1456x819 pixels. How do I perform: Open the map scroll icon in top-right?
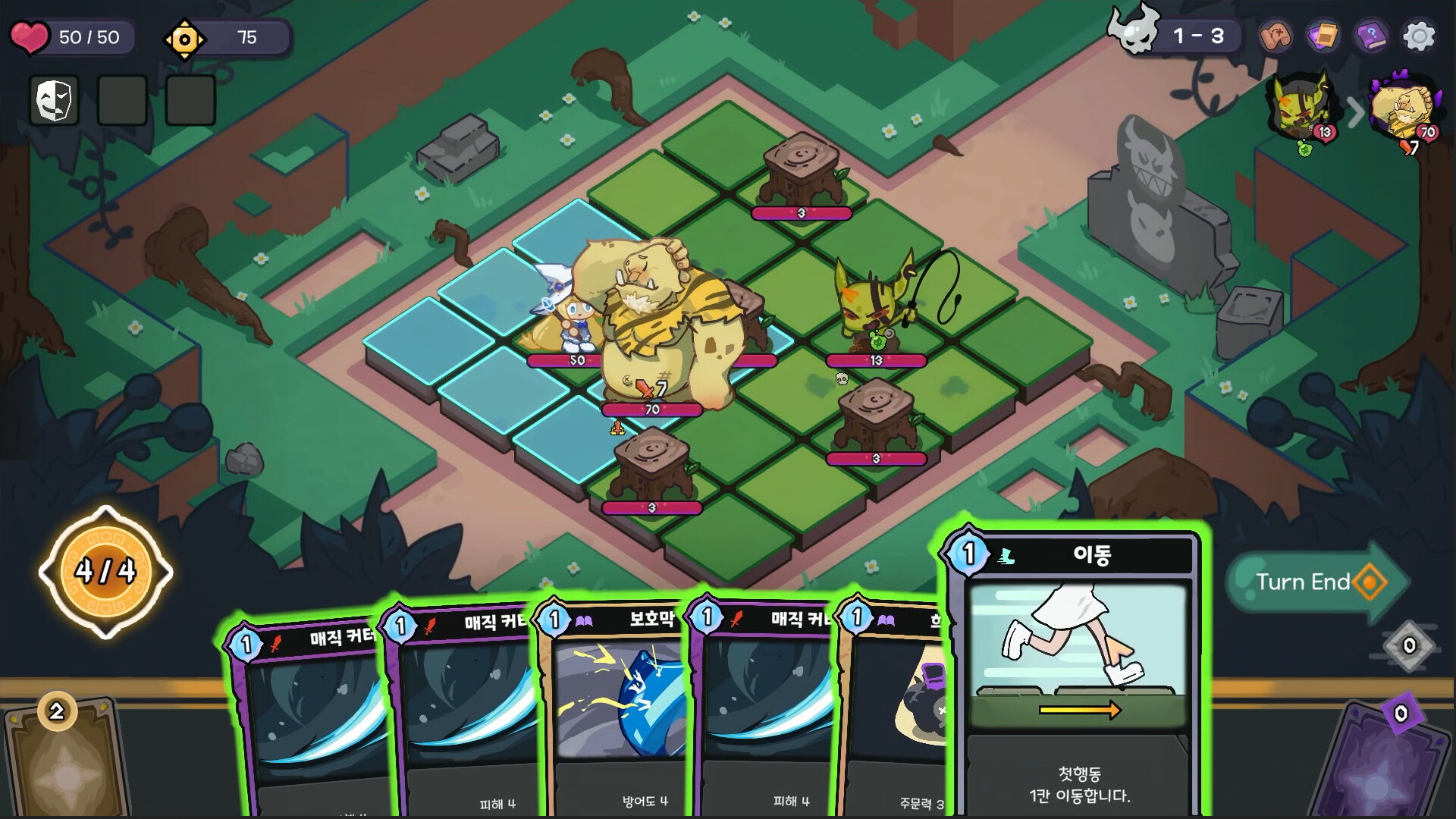pyautogui.click(x=1277, y=35)
